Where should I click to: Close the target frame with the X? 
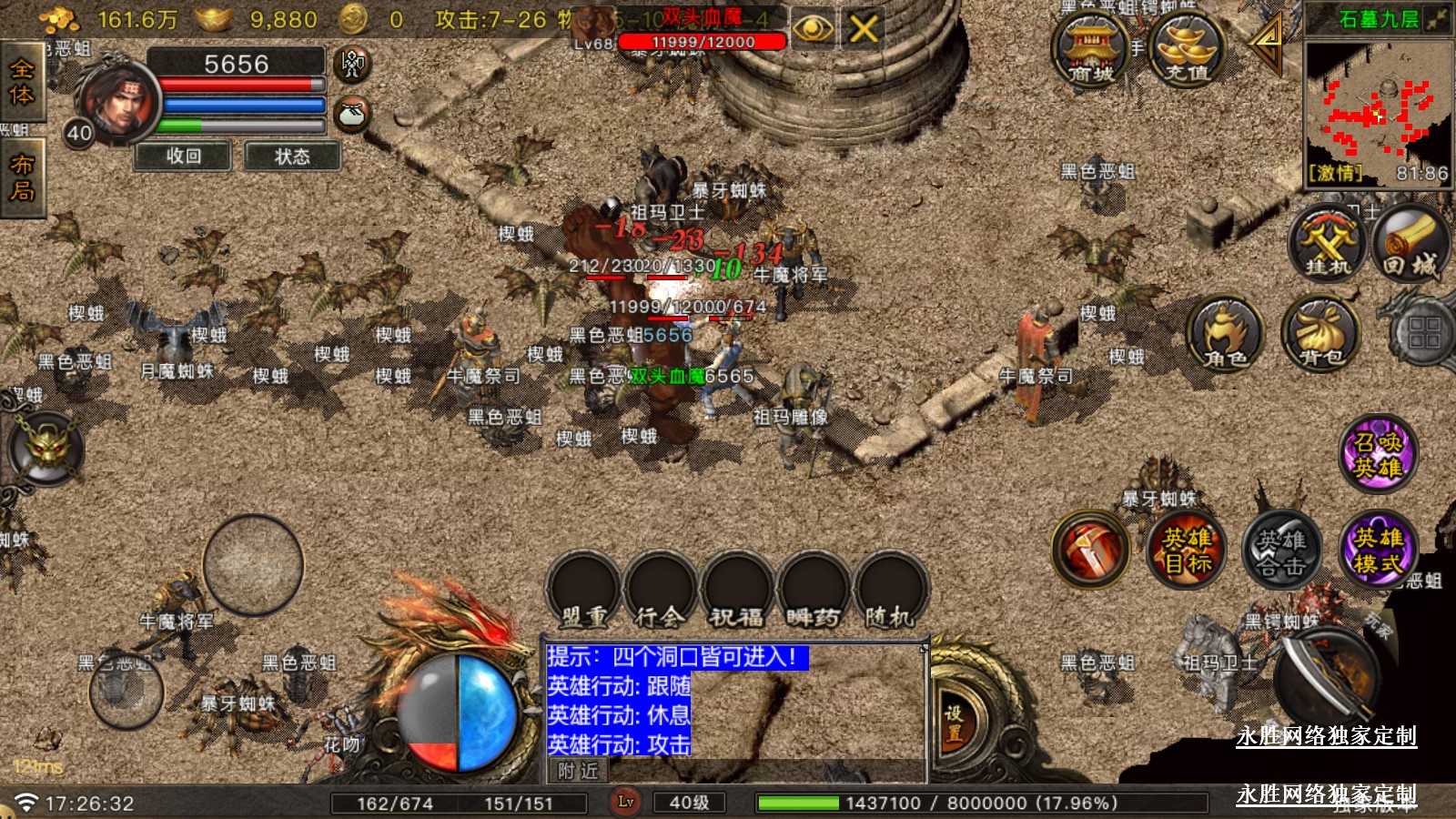coord(863,29)
